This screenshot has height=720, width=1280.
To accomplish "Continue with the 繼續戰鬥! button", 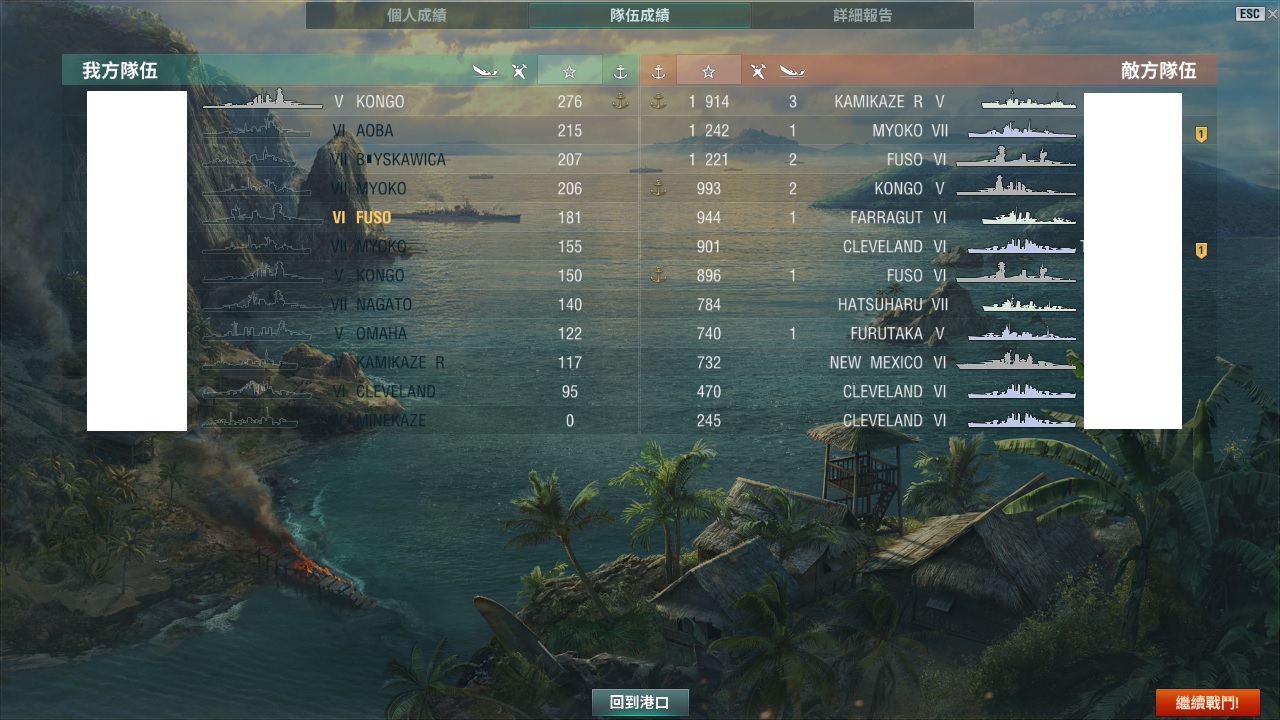I will click(x=1207, y=703).
